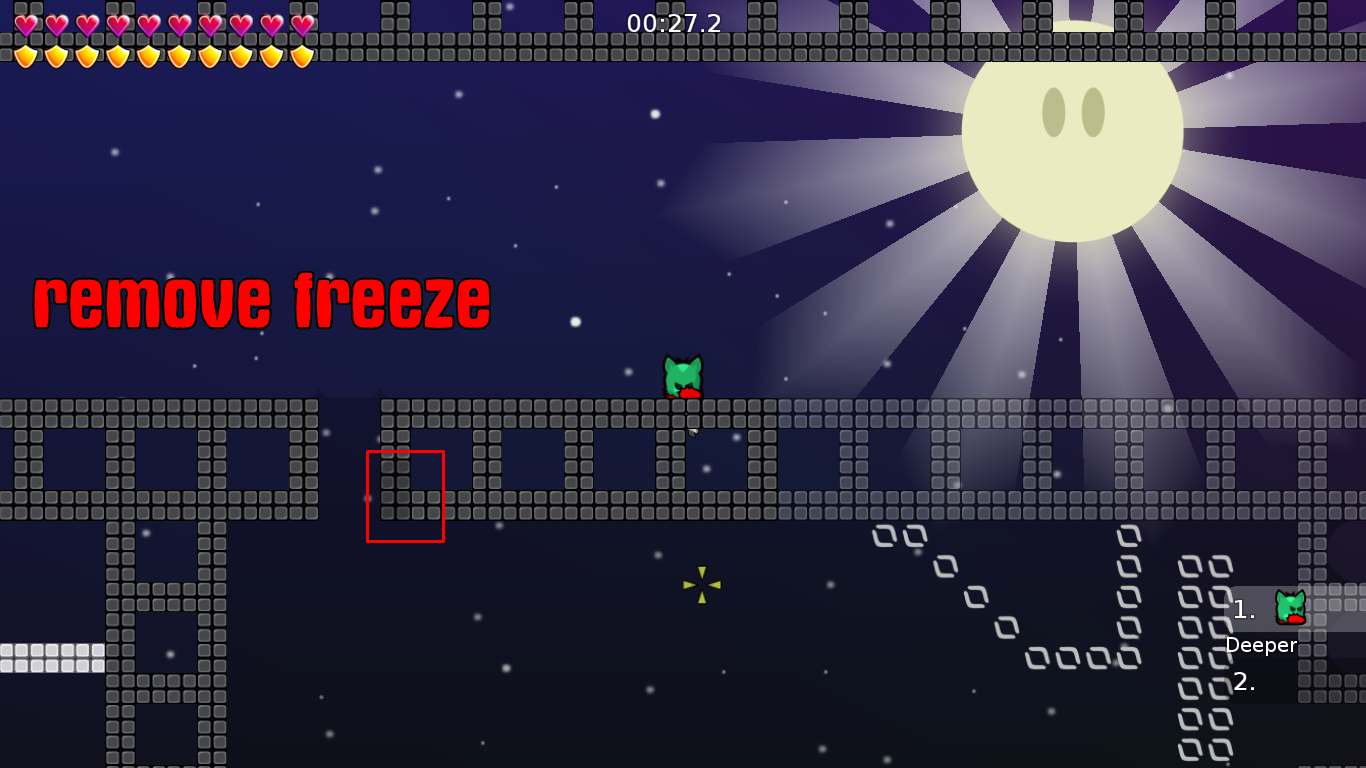The height and width of the screenshot is (768, 1366).
Task: Click the rank '2.' leaderboard slot
Action: pyautogui.click(x=1243, y=684)
